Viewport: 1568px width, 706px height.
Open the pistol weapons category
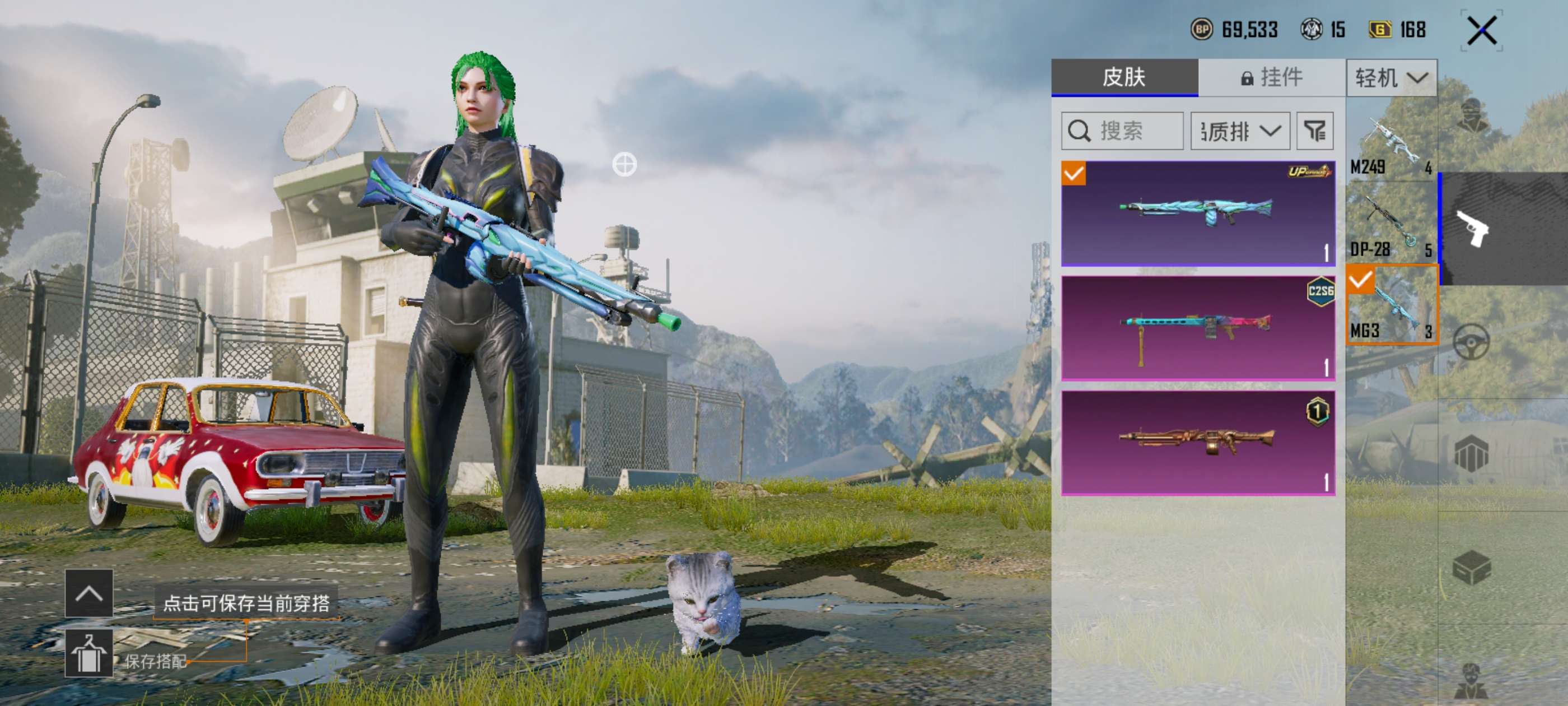(1472, 229)
